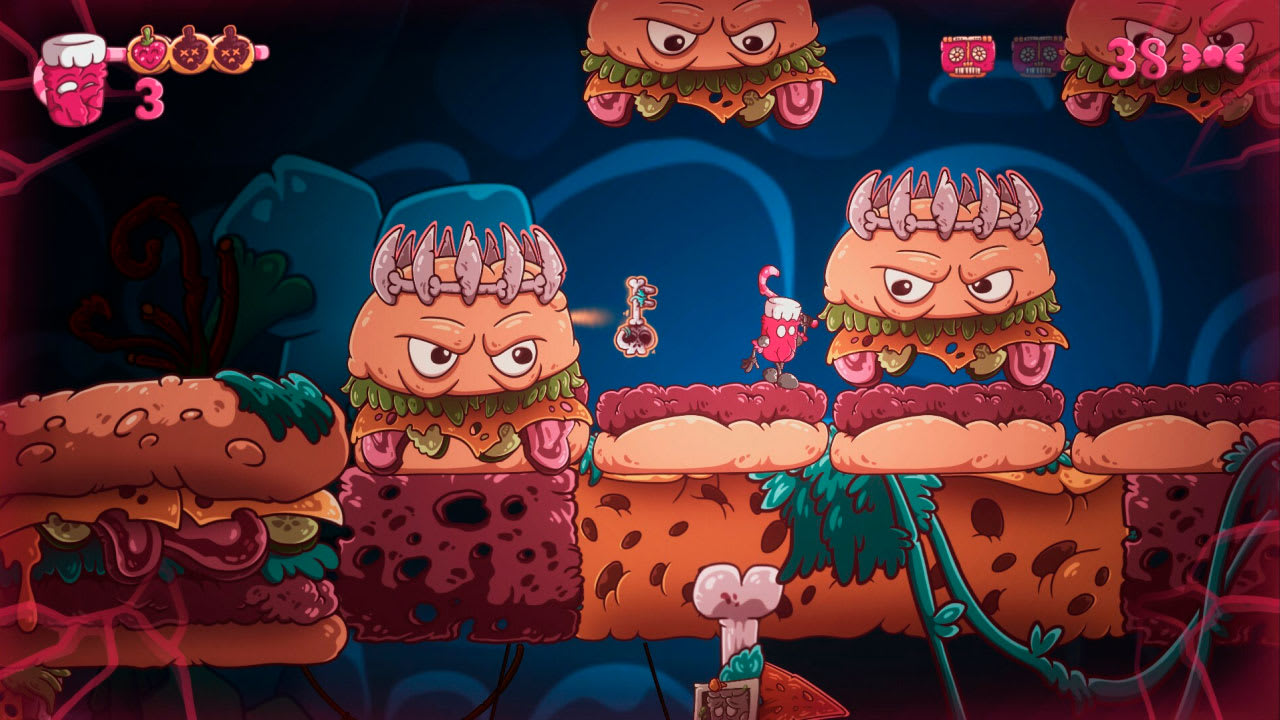Toggle the active strawberry health marker
The width and height of the screenshot is (1280, 720).
point(150,52)
